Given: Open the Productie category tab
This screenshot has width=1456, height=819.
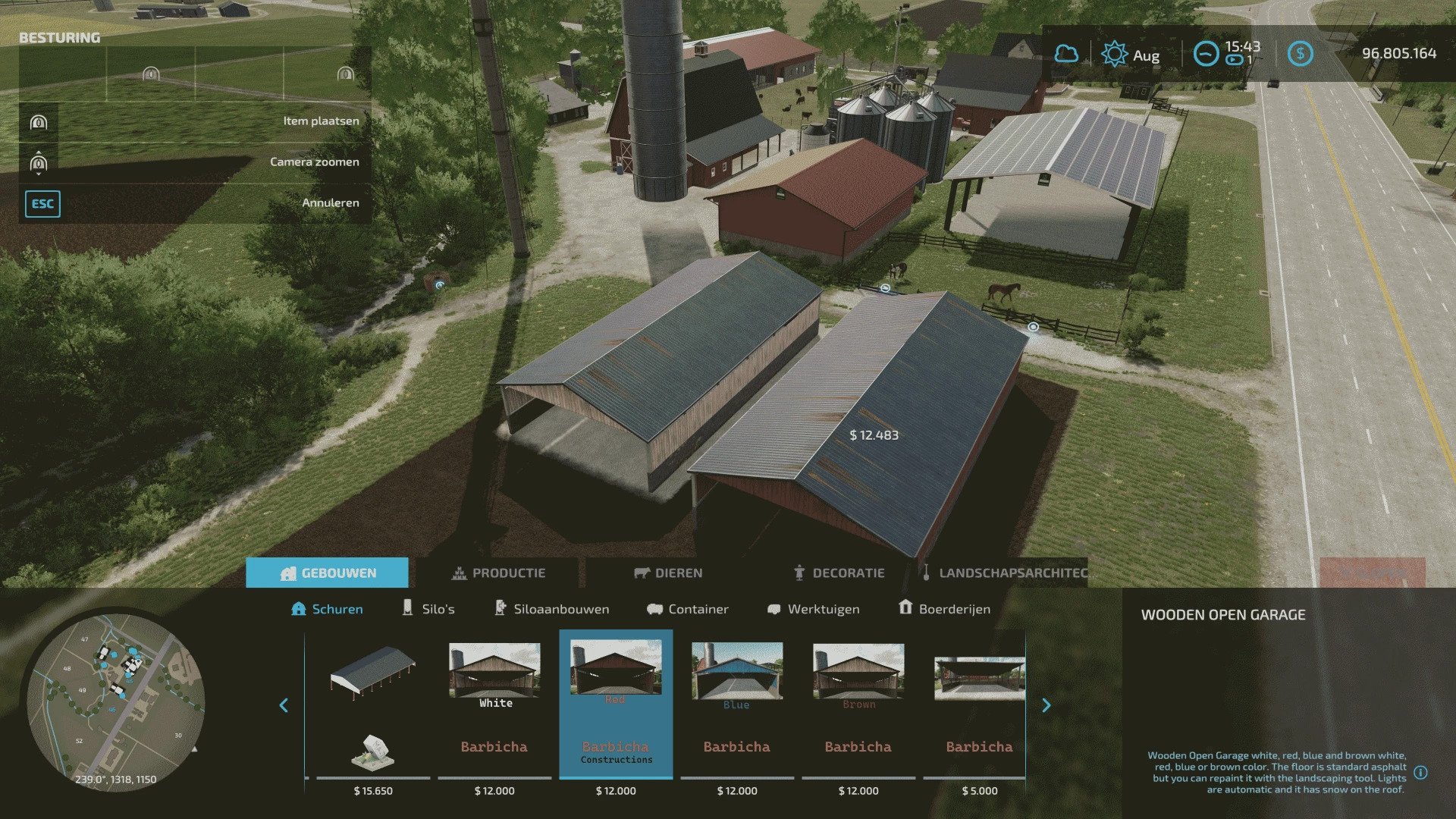Looking at the screenshot, I should (499, 573).
